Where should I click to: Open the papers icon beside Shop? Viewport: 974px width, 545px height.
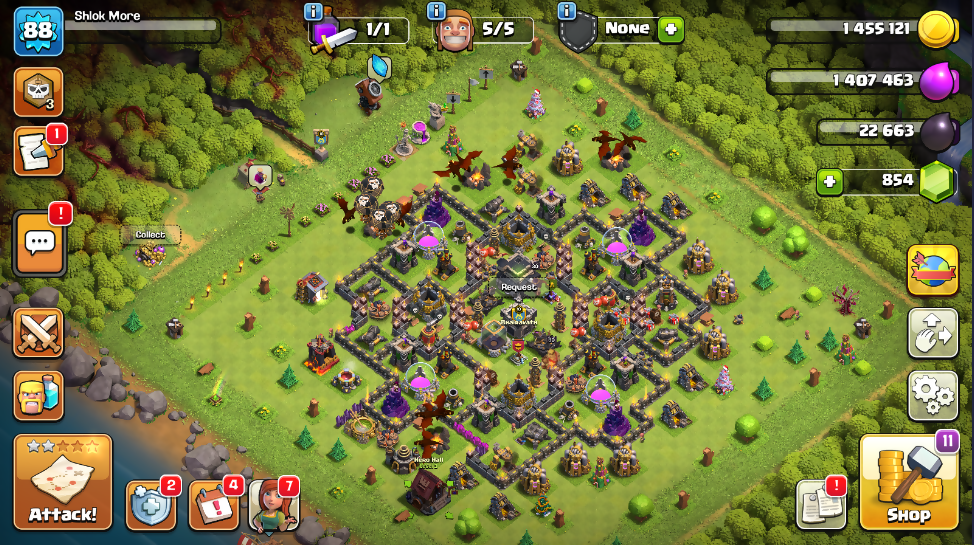coord(821,505)
